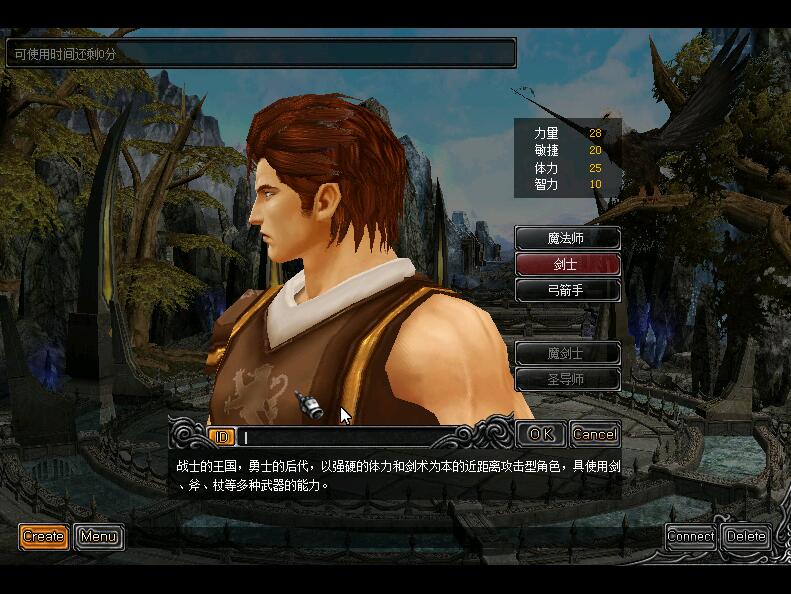Select the 魔法师 class
Viewport: 791px width, 594px height.
567,238
